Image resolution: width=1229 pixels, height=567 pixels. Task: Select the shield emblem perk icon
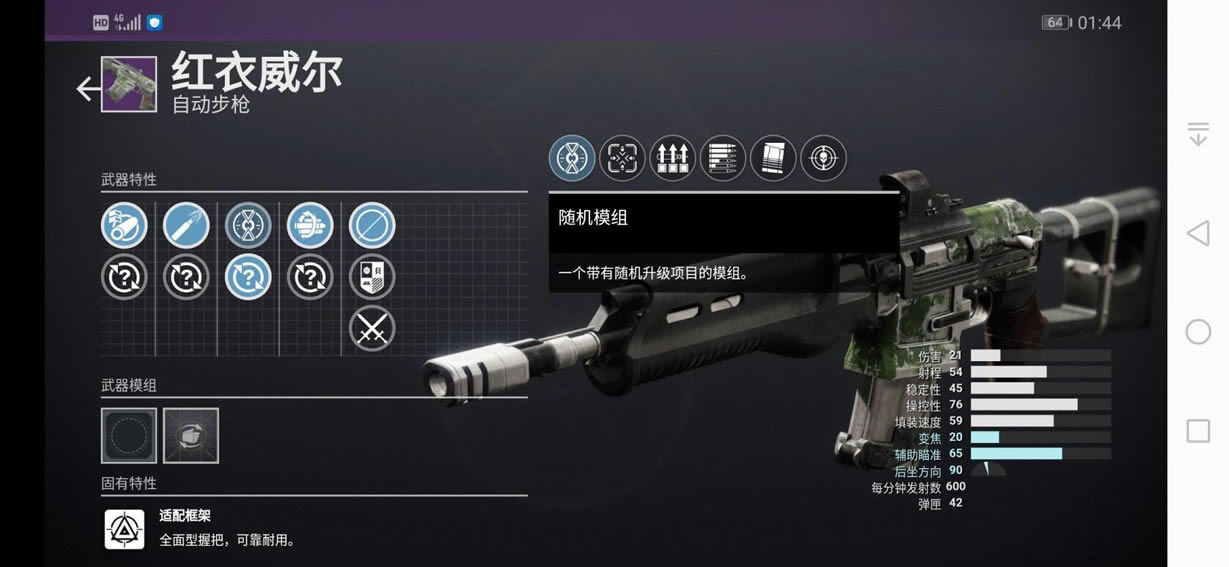coord(372,277)
